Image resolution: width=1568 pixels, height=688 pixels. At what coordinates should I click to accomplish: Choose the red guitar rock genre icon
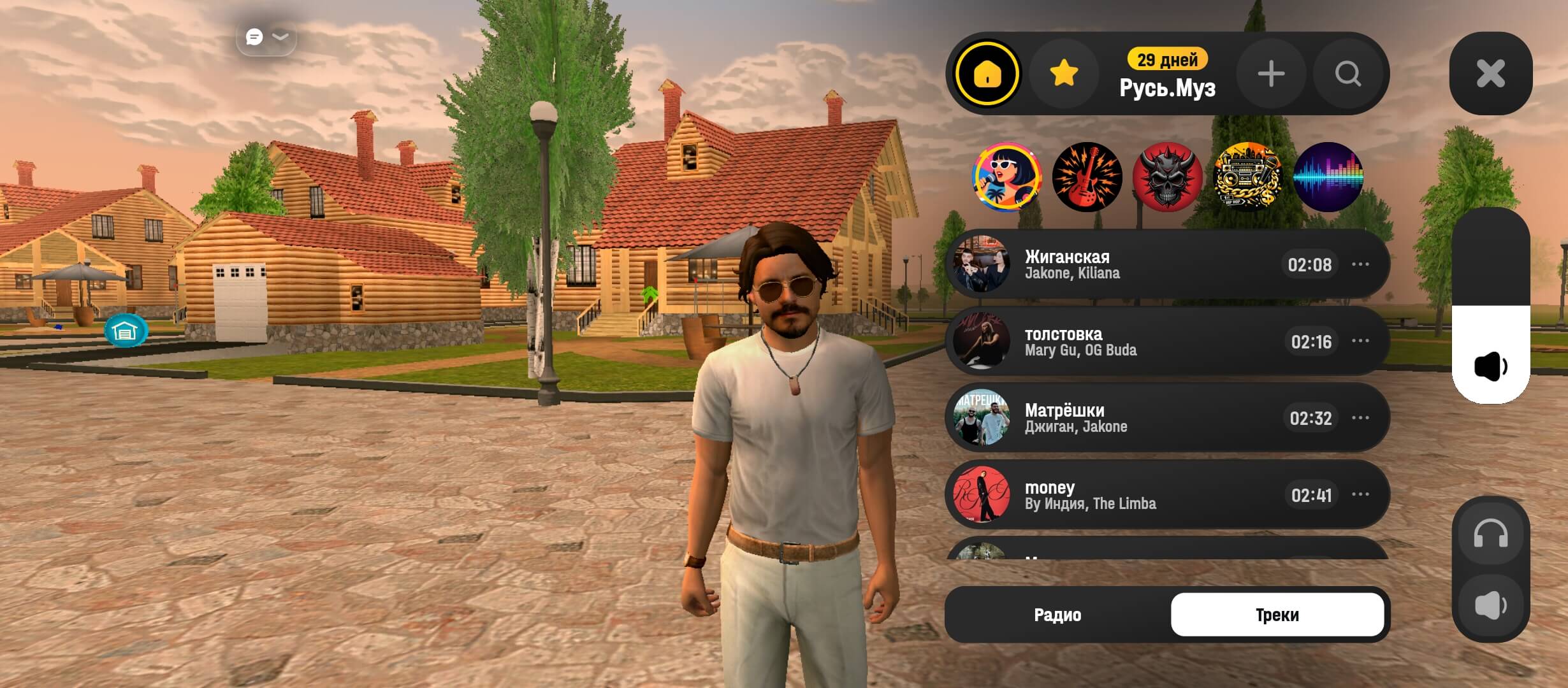click(x=1087, y=176)
